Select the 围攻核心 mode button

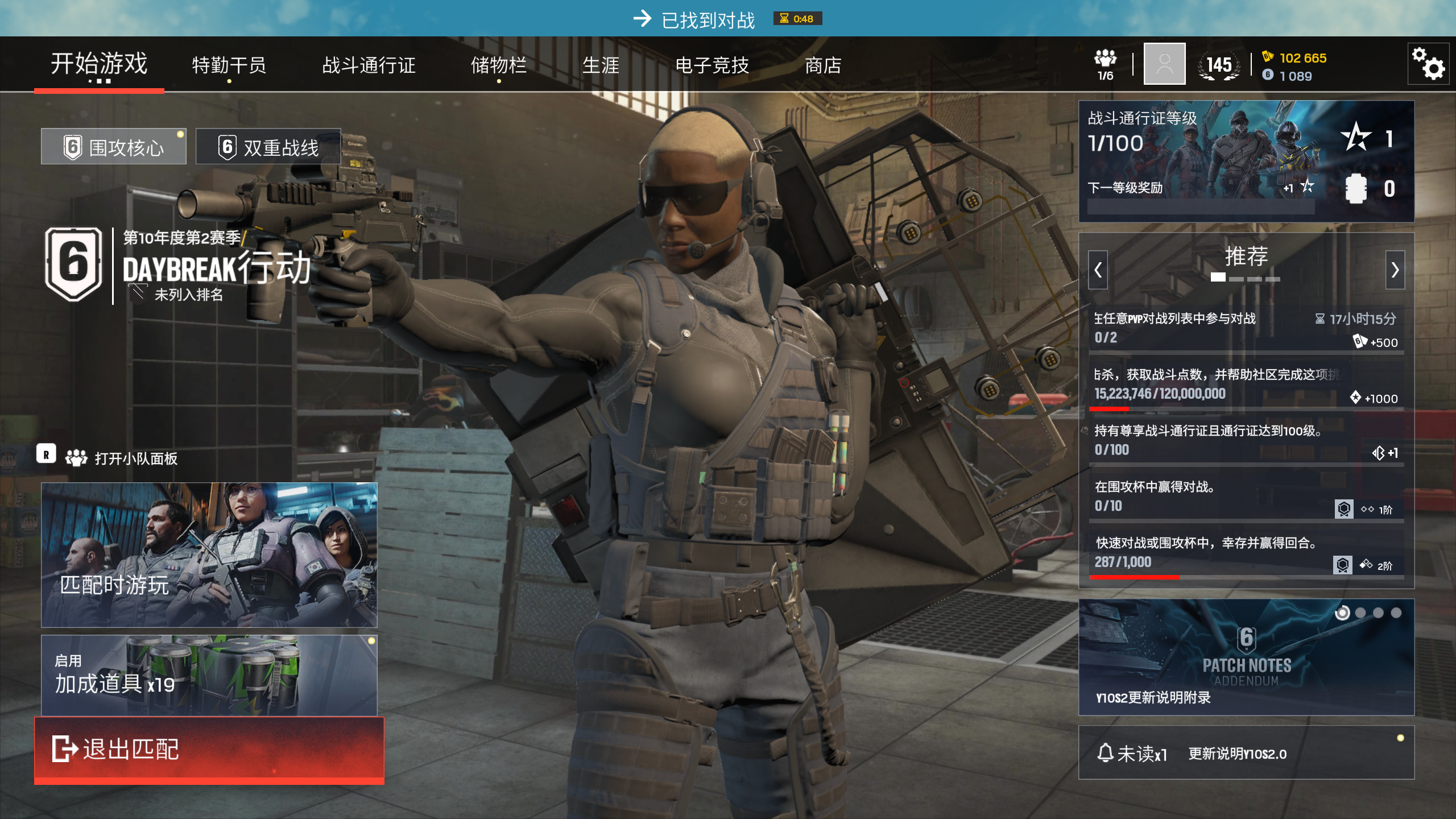(114, 147)
